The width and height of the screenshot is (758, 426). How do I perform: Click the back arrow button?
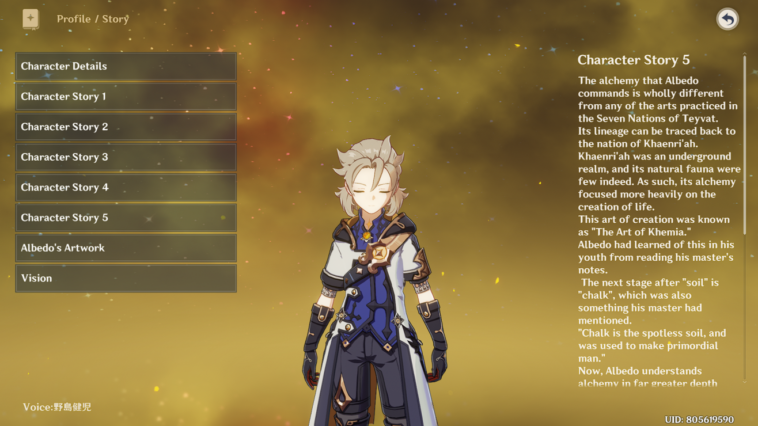pyautogui.click(x=727, y=19)
